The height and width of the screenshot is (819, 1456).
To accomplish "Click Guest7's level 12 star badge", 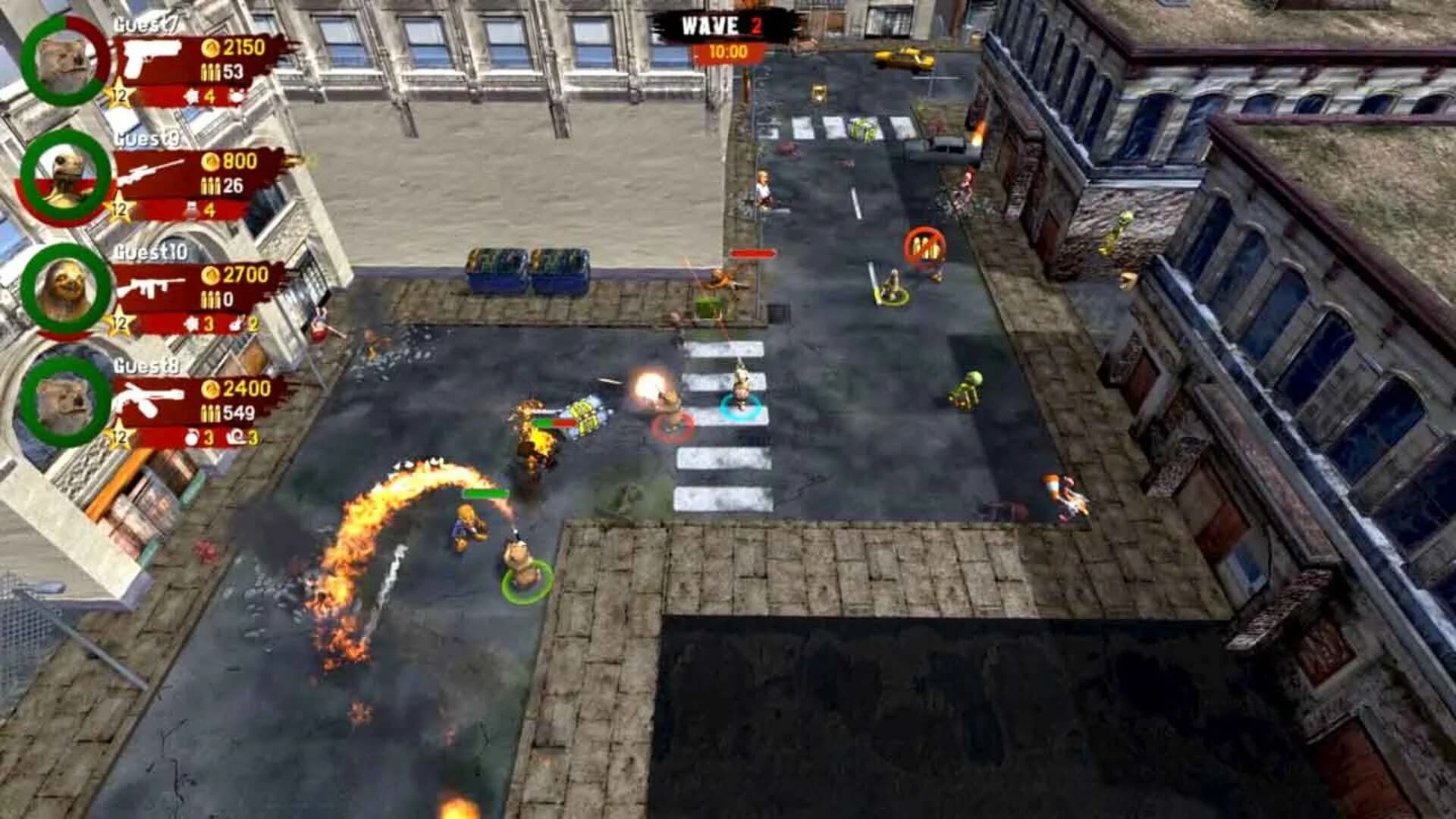I will click(x=119, y=93).
